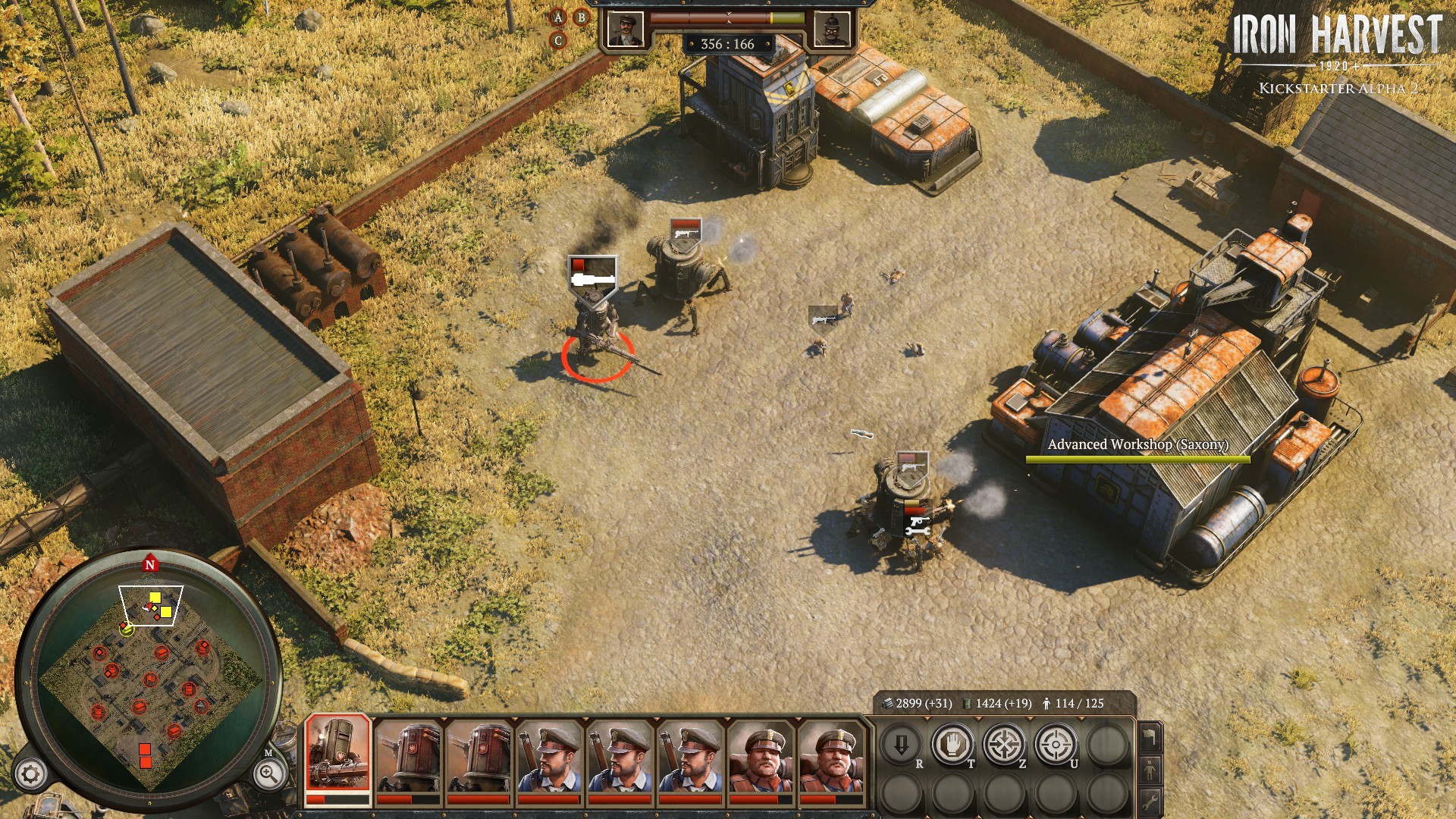Image resolution: width=1456 pixels, height=819 pixels.
Task: Activate the inward-arrows crosshair command
Action: tap(1004, 745)
